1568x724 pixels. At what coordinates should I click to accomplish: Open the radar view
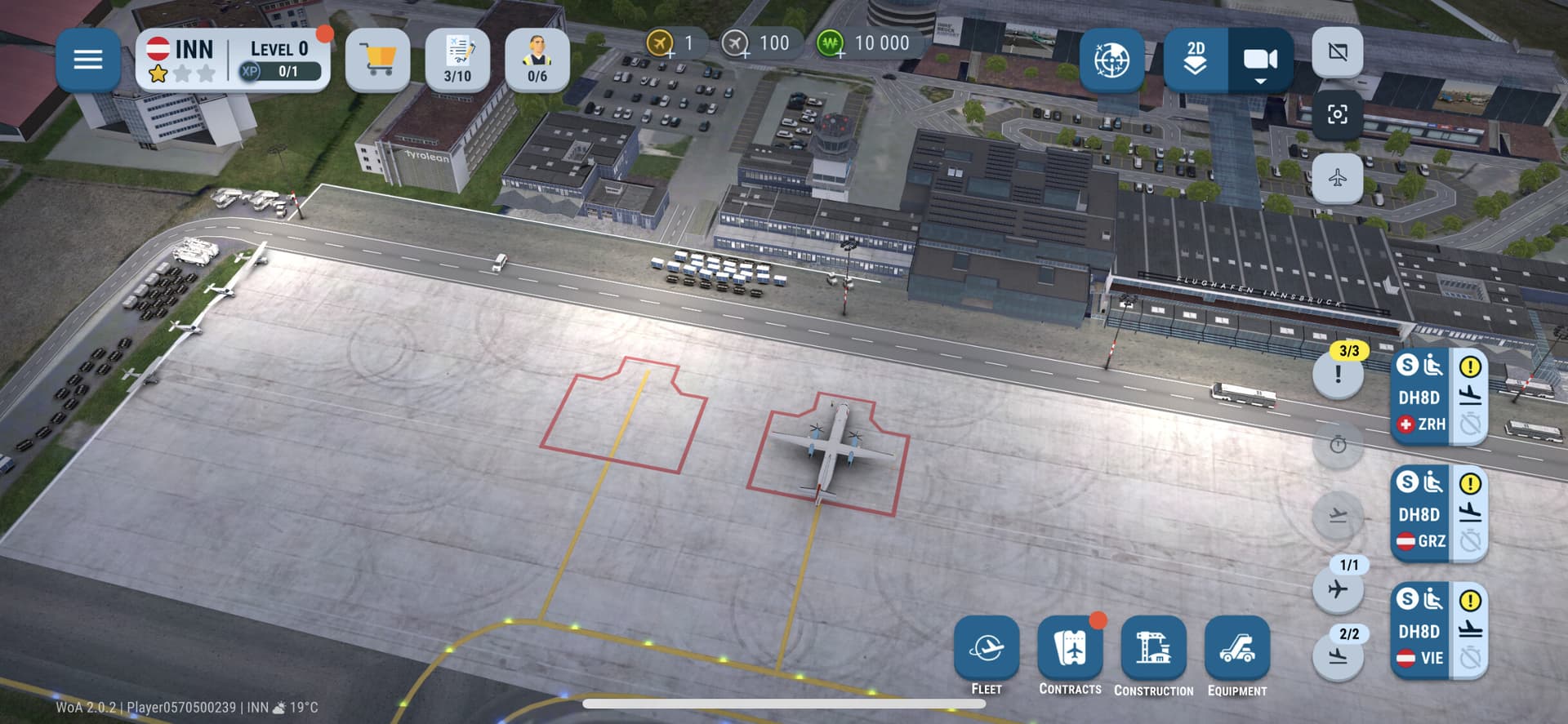[1111, 60]
